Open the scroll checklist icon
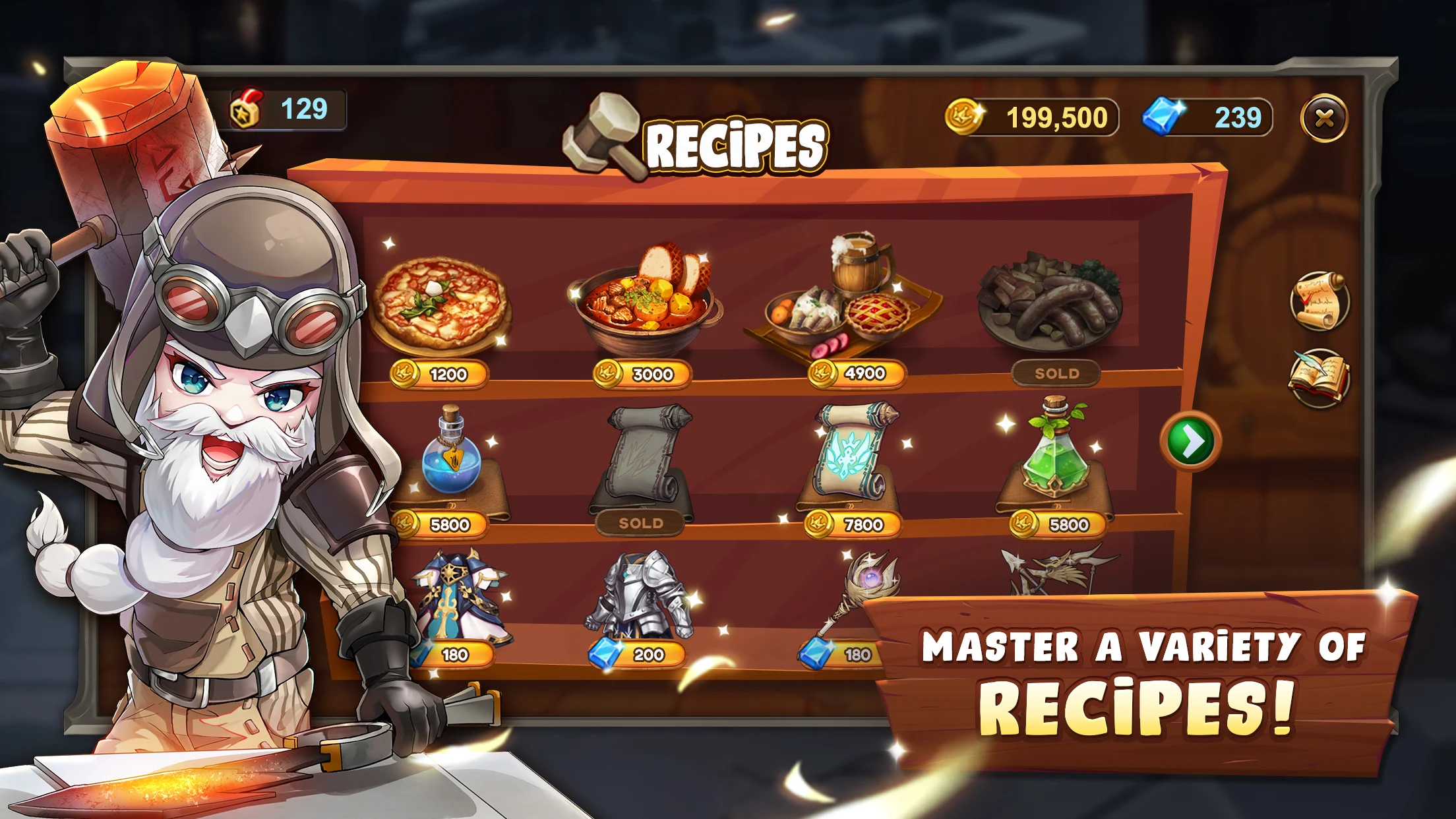This screenshot has height=819, width=1456. coord(1319,301)
